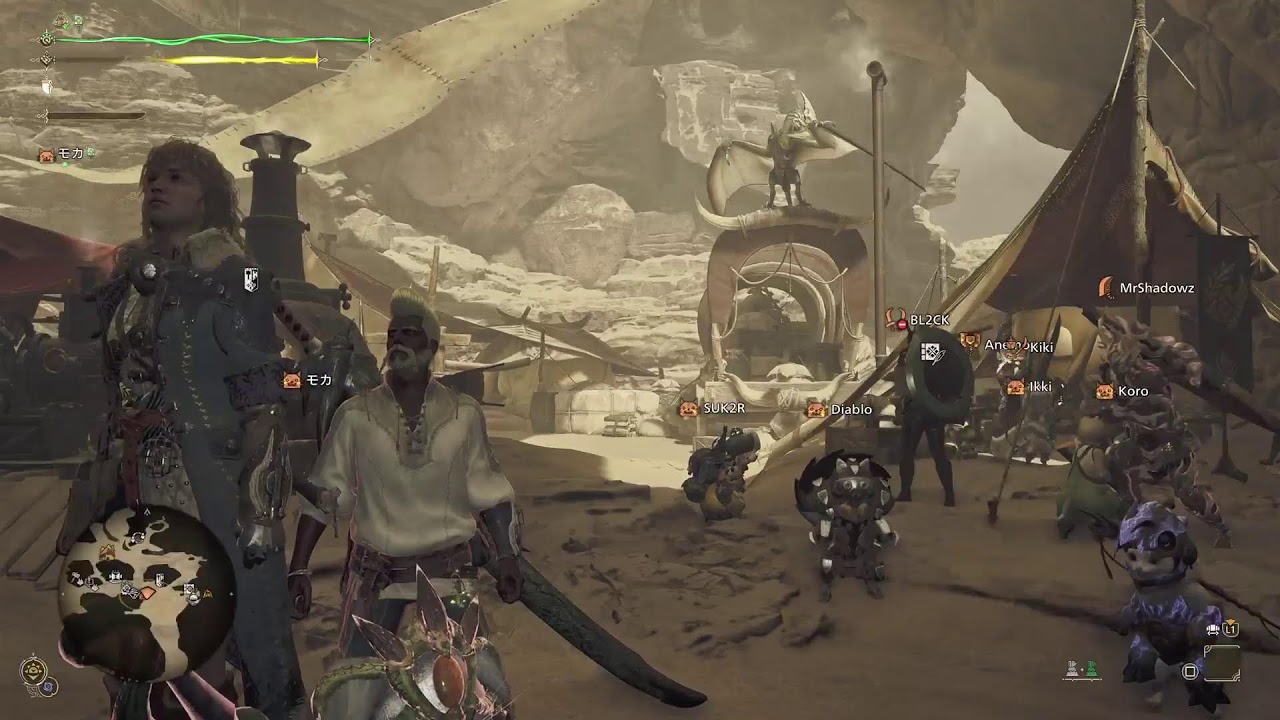Click the BL2CK player name tag
This screenshot has height=720, width=1280.
[928, 320]
